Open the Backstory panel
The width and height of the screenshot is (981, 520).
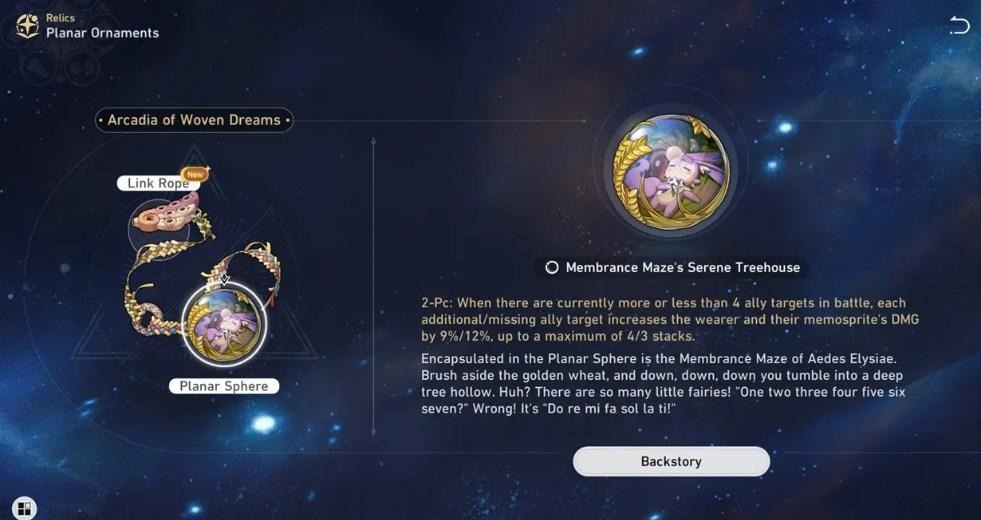click(x=671, y=461)
